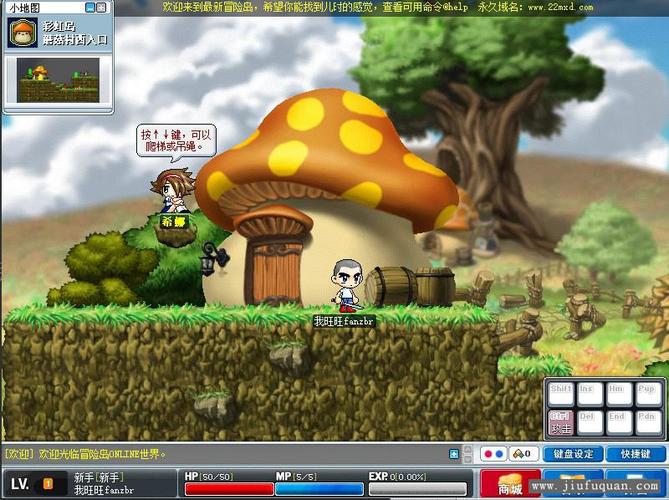Click the orange mushroom map icon

click(22, 33)
